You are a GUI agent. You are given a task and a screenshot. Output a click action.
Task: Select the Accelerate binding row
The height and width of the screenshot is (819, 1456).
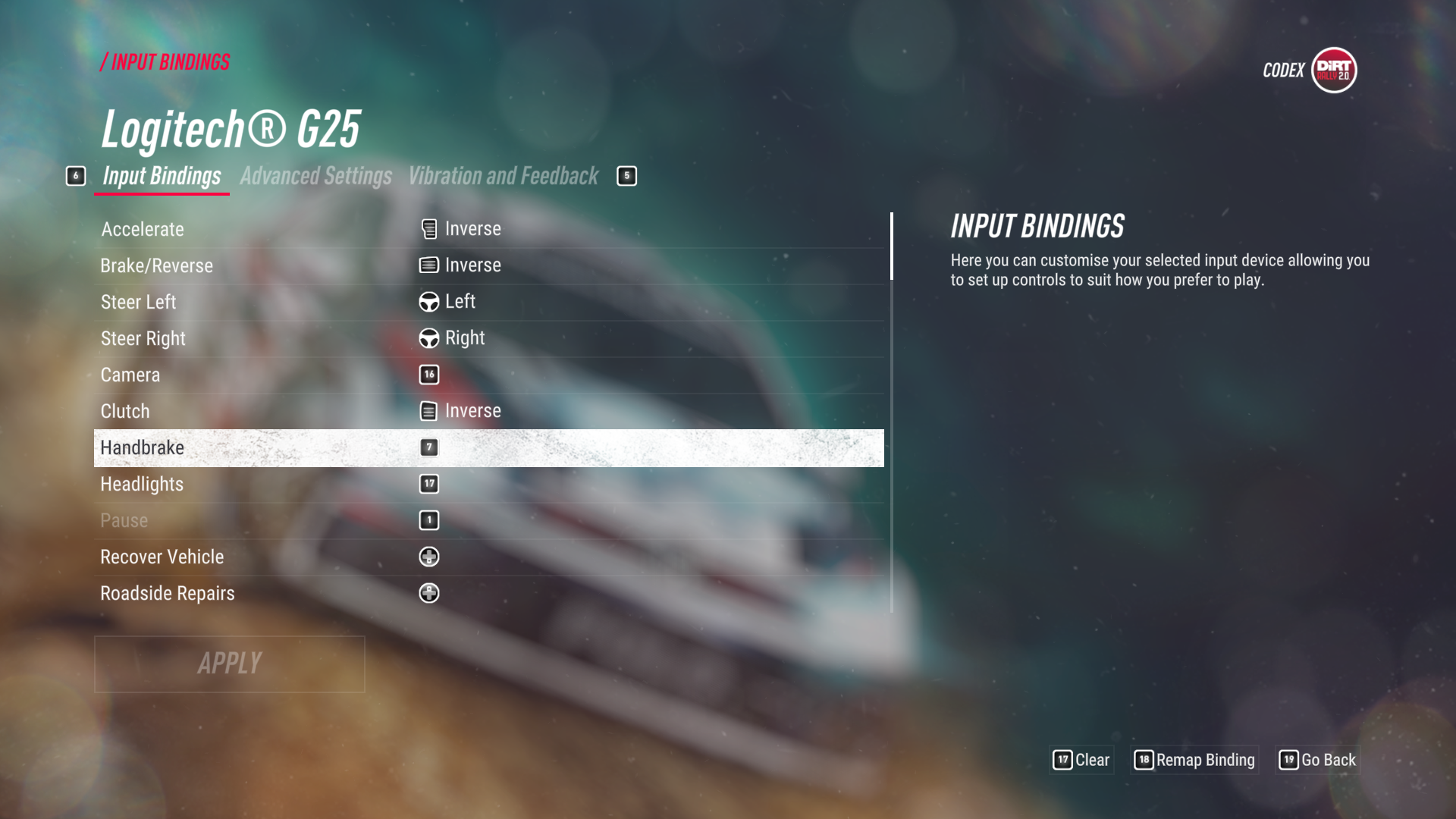click(488, 229)
